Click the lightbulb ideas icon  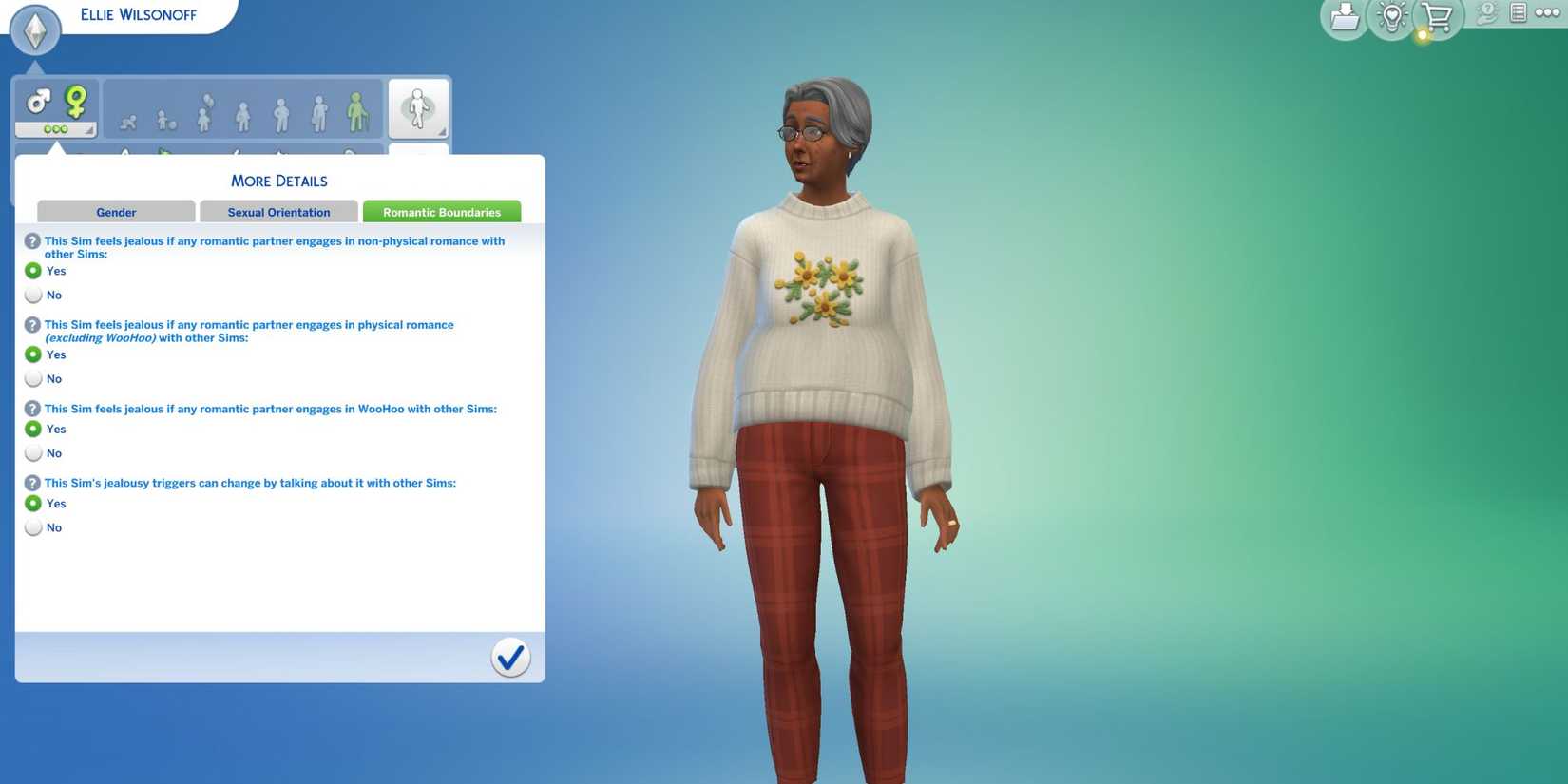(1390, 17)
